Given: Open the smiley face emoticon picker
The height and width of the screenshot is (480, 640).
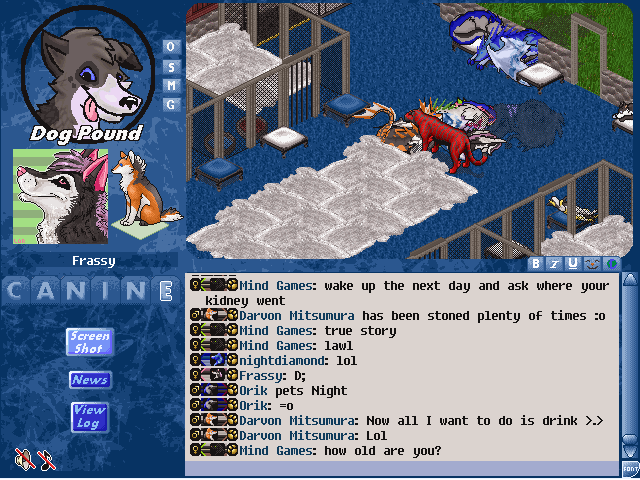Looking at the screenshot, I should [x=591, y=264].
